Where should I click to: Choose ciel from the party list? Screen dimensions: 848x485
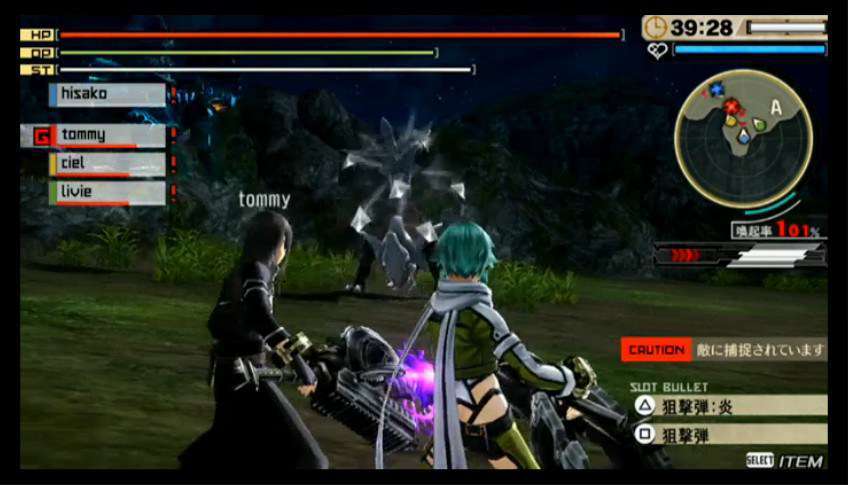(x=108, y=164)
